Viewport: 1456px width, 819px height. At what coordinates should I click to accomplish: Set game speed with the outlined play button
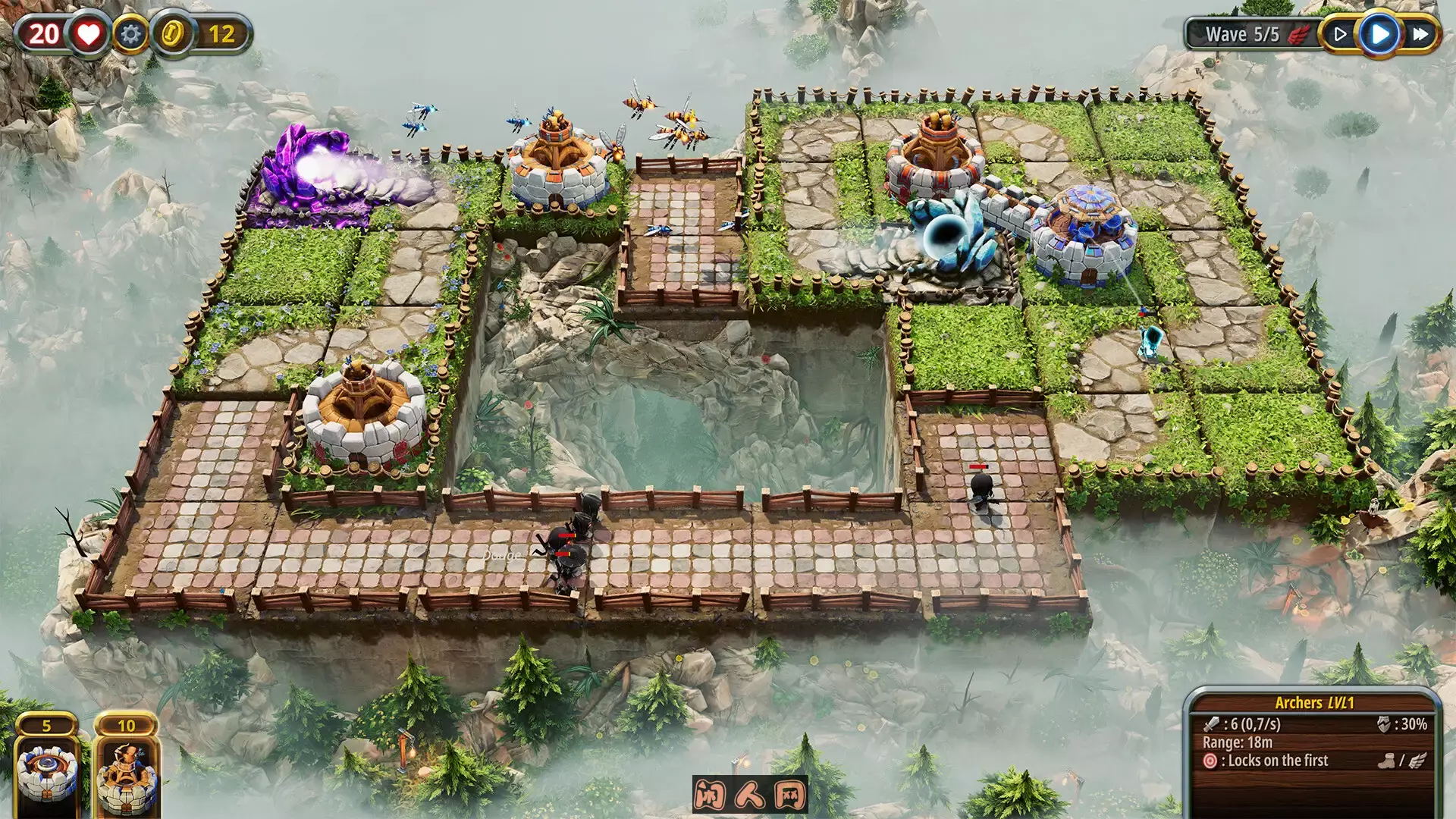click(1340, 34)
